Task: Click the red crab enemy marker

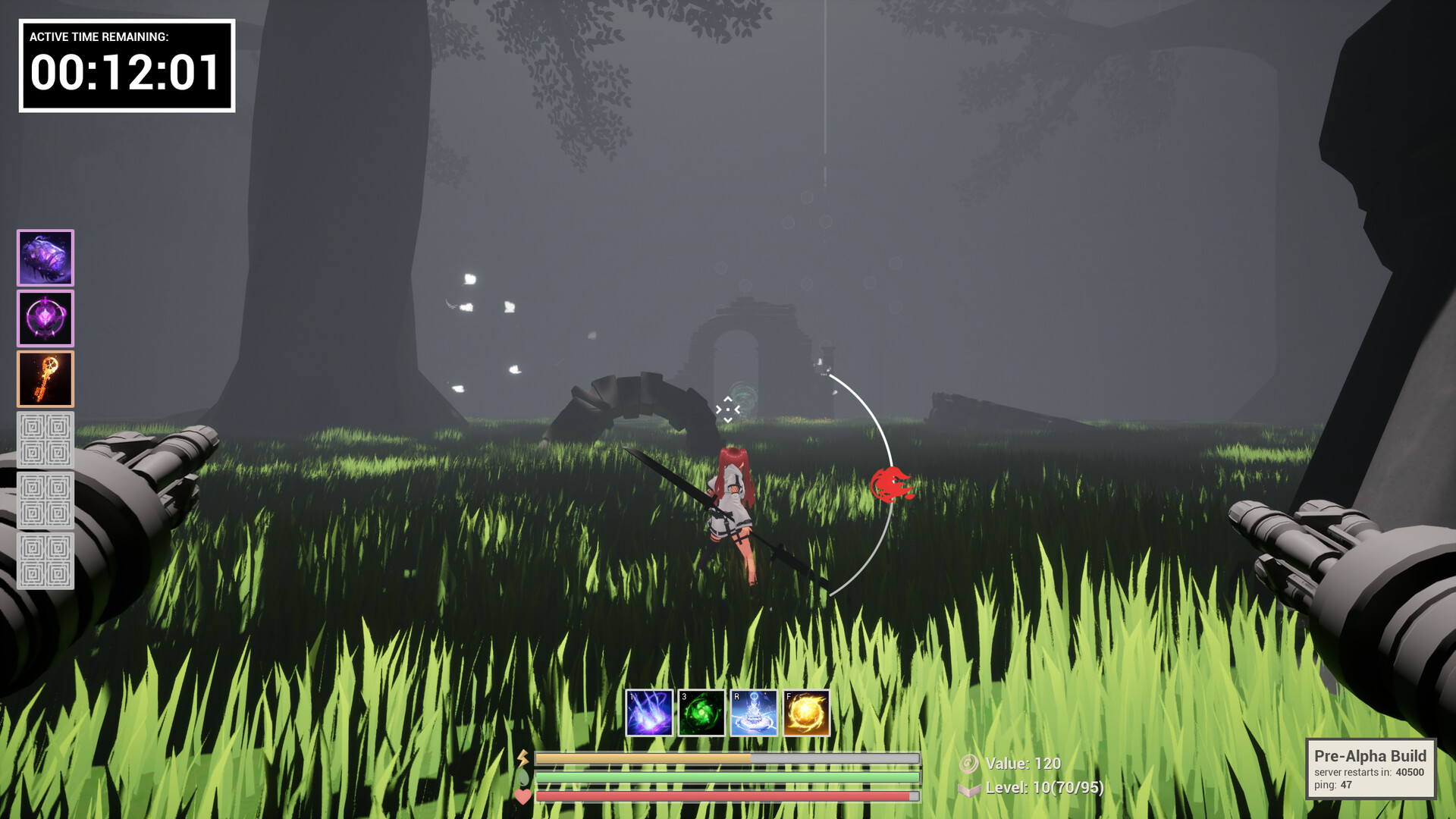Action: 893,483
